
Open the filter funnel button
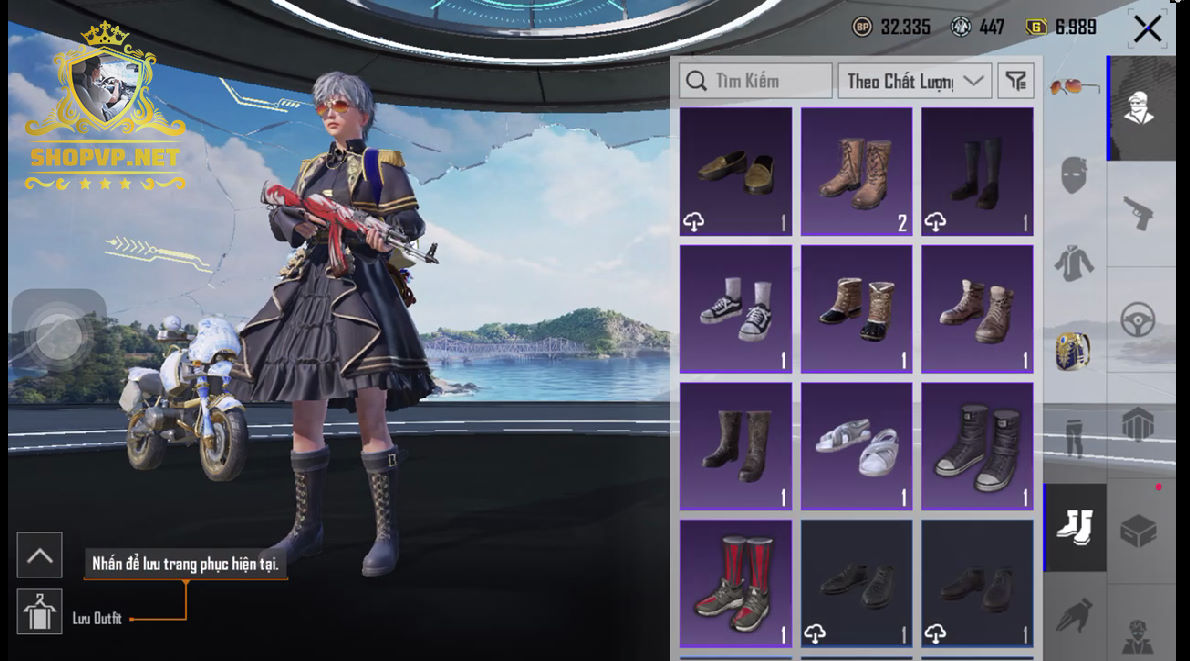coord(1015,81)
